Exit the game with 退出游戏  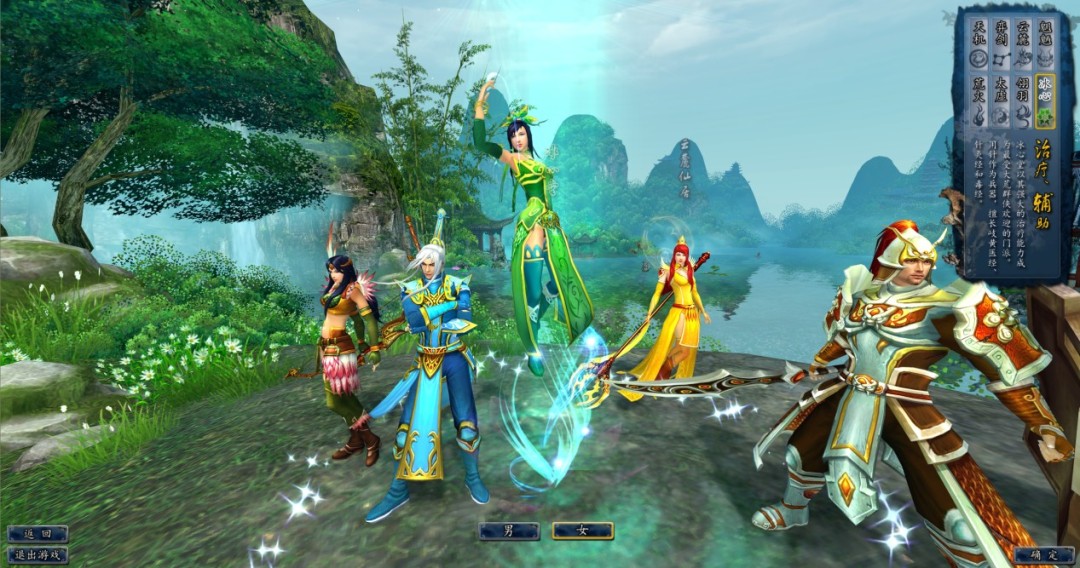(x=37, y=554)
